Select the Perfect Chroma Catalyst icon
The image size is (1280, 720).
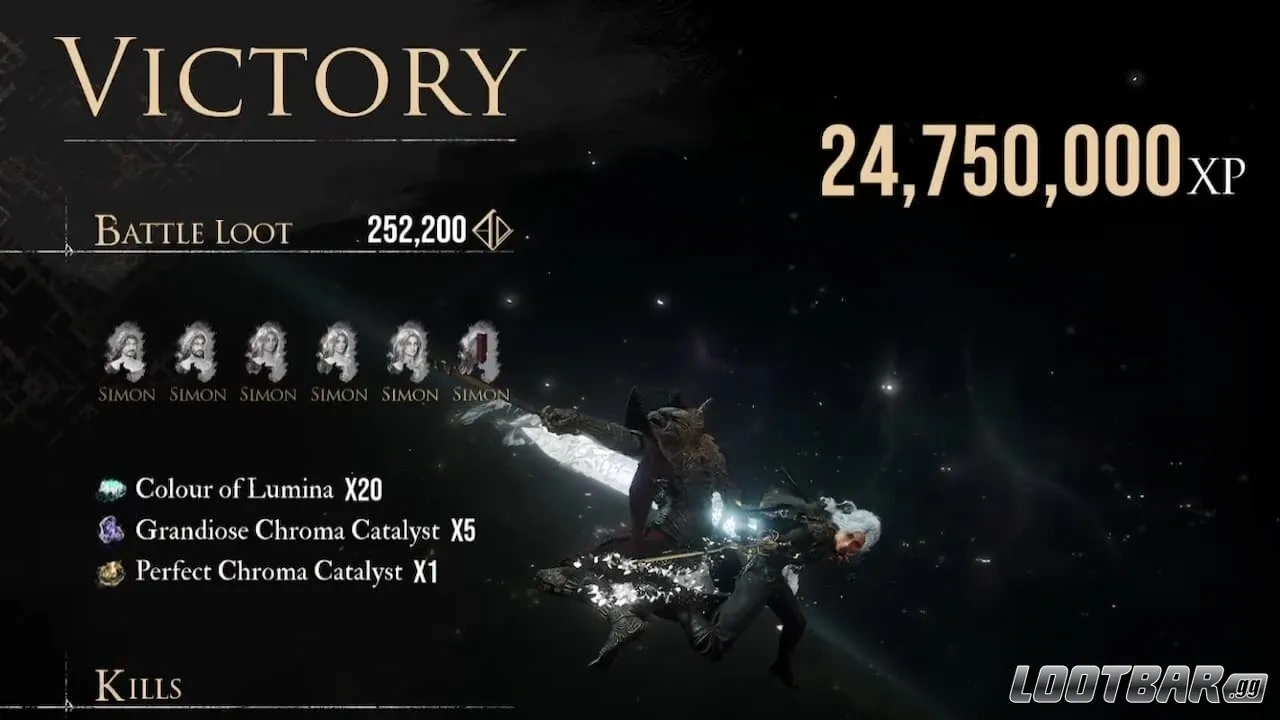113,571
